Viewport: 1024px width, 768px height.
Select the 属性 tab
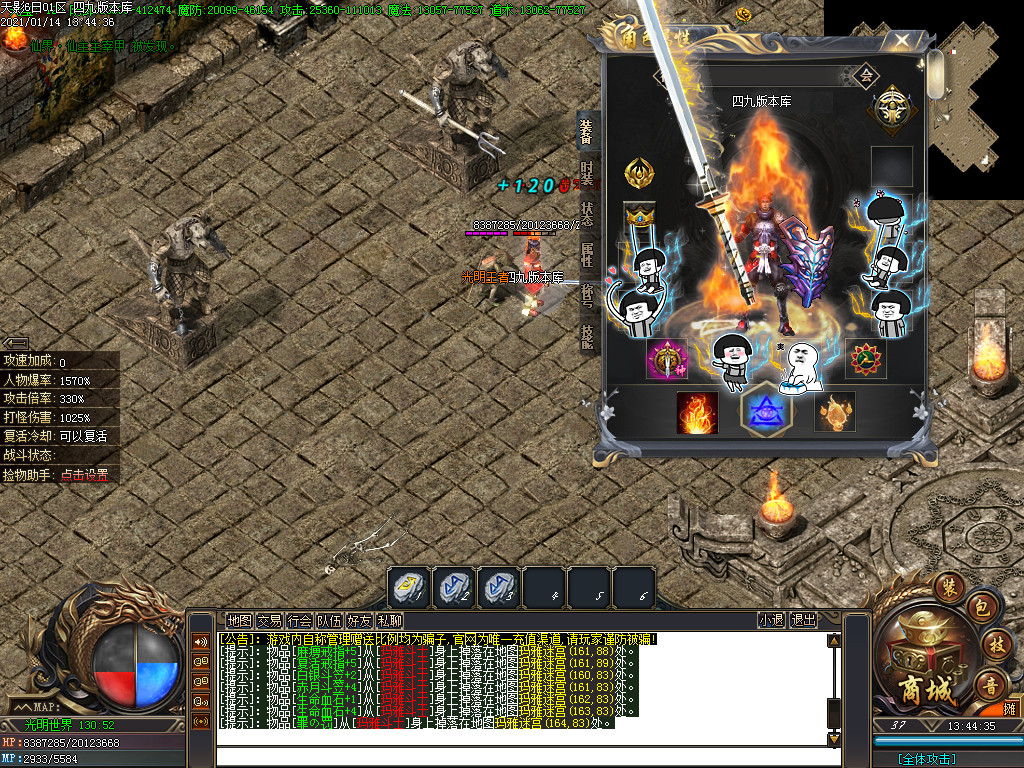click(x=588, y=254)
